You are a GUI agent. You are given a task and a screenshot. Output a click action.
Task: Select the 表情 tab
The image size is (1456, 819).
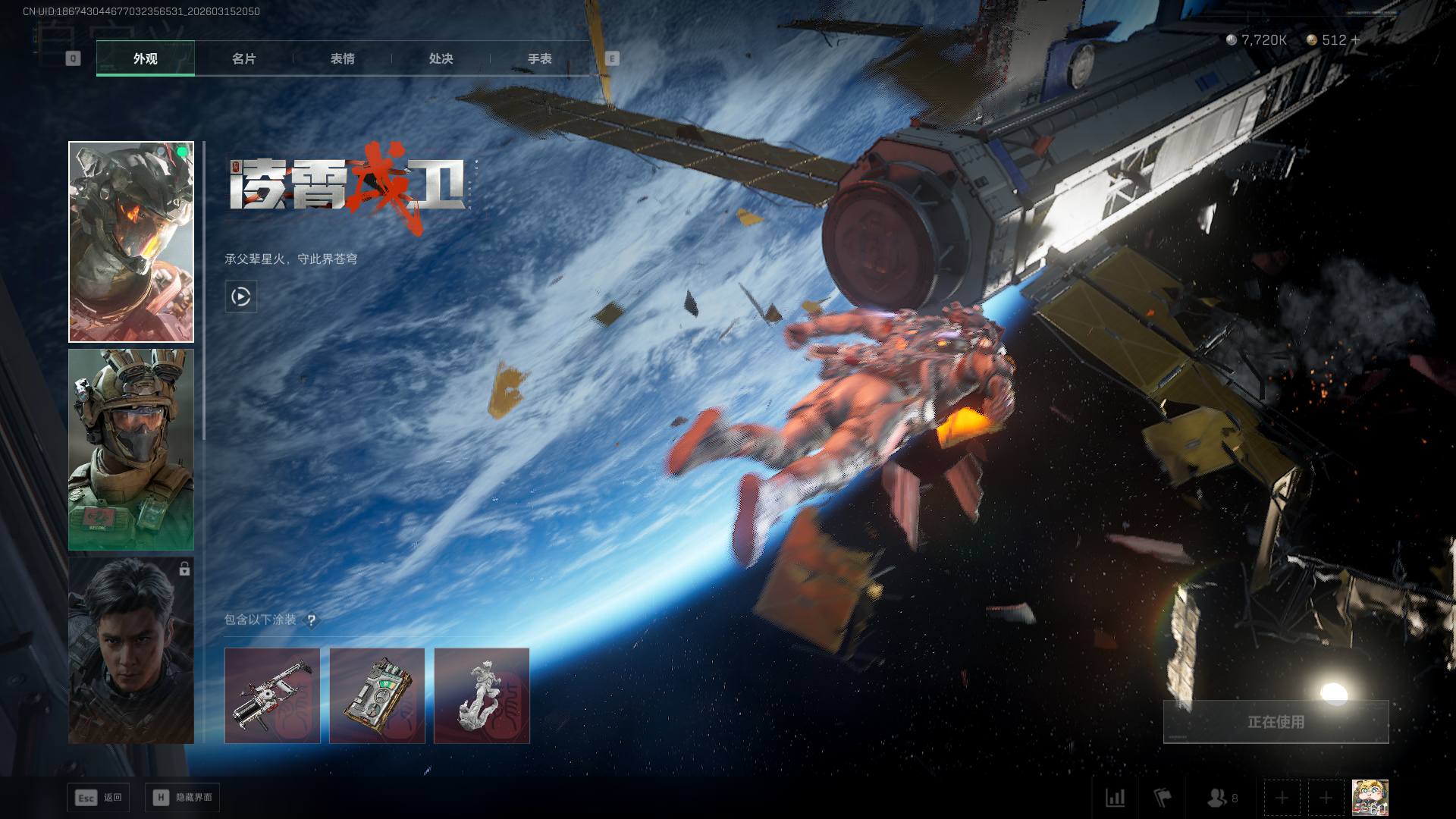click(342, 58)
